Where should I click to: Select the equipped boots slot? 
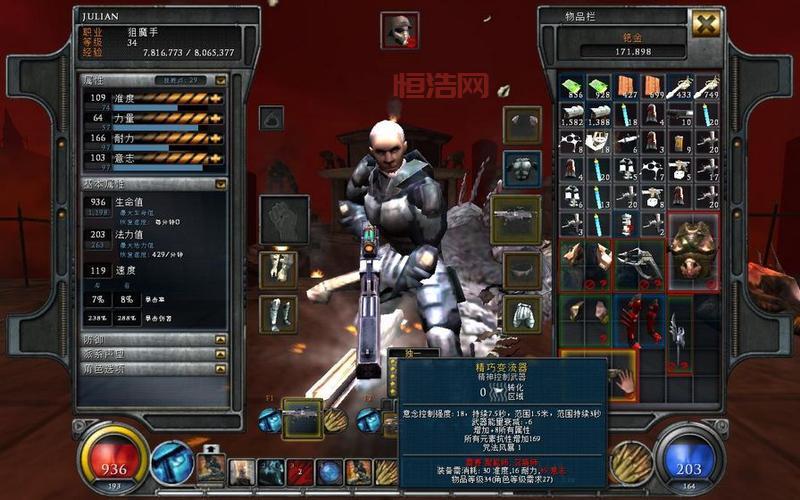(278, 313)
